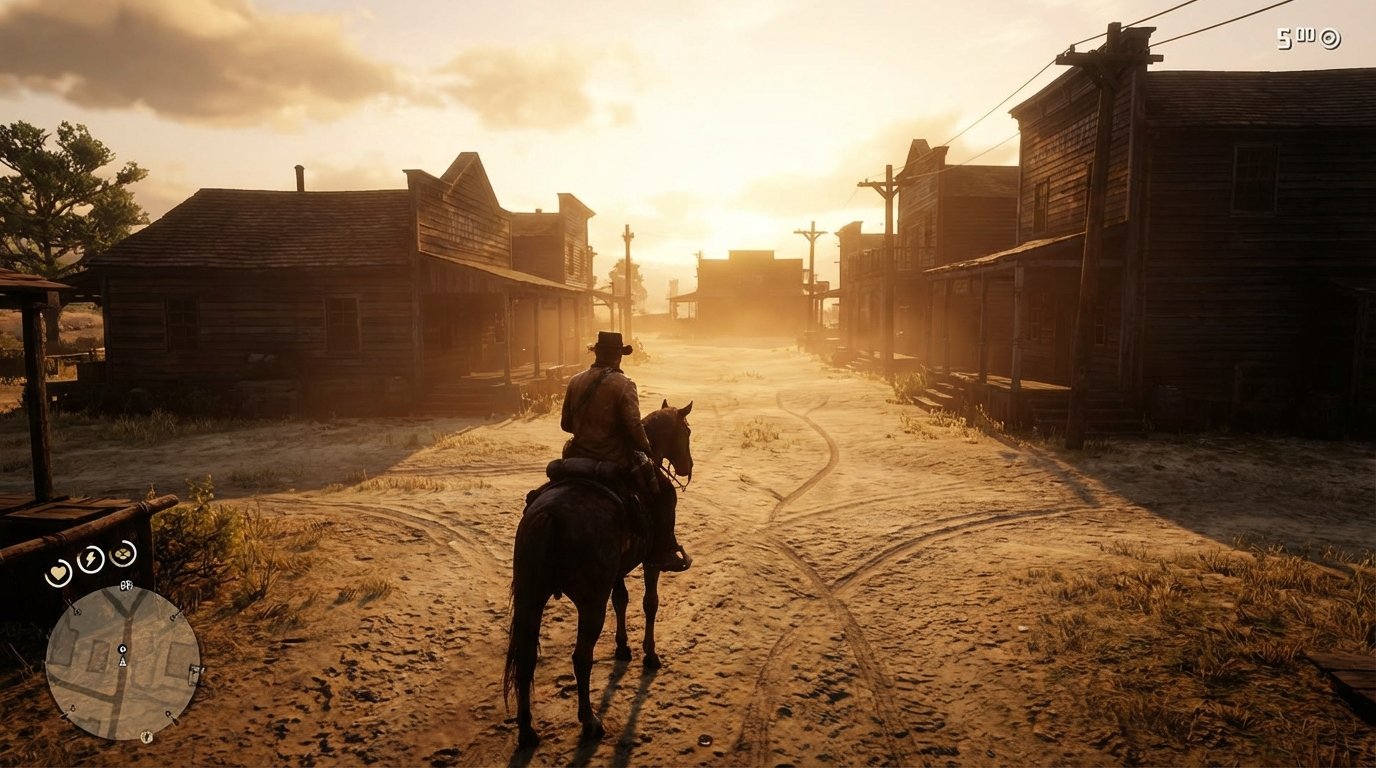The height and width of the screenshot is (768, 1376).
Task: Click the heart-shaped health core icon
Action: [58, 571]
